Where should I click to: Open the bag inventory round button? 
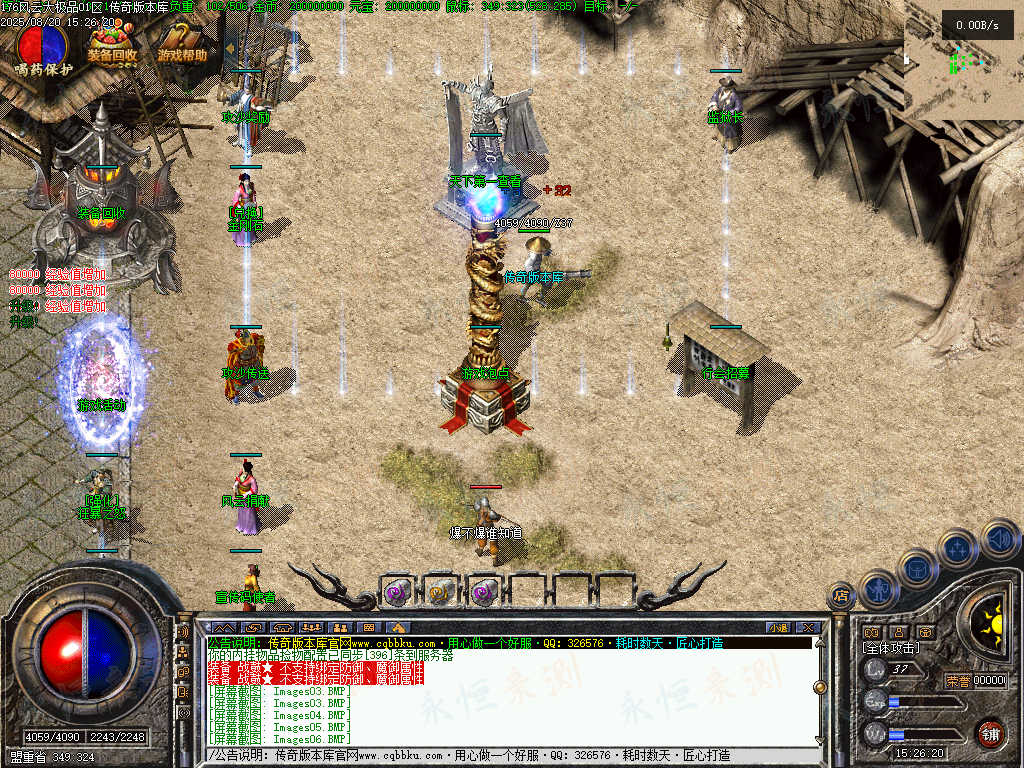[917, 569]
